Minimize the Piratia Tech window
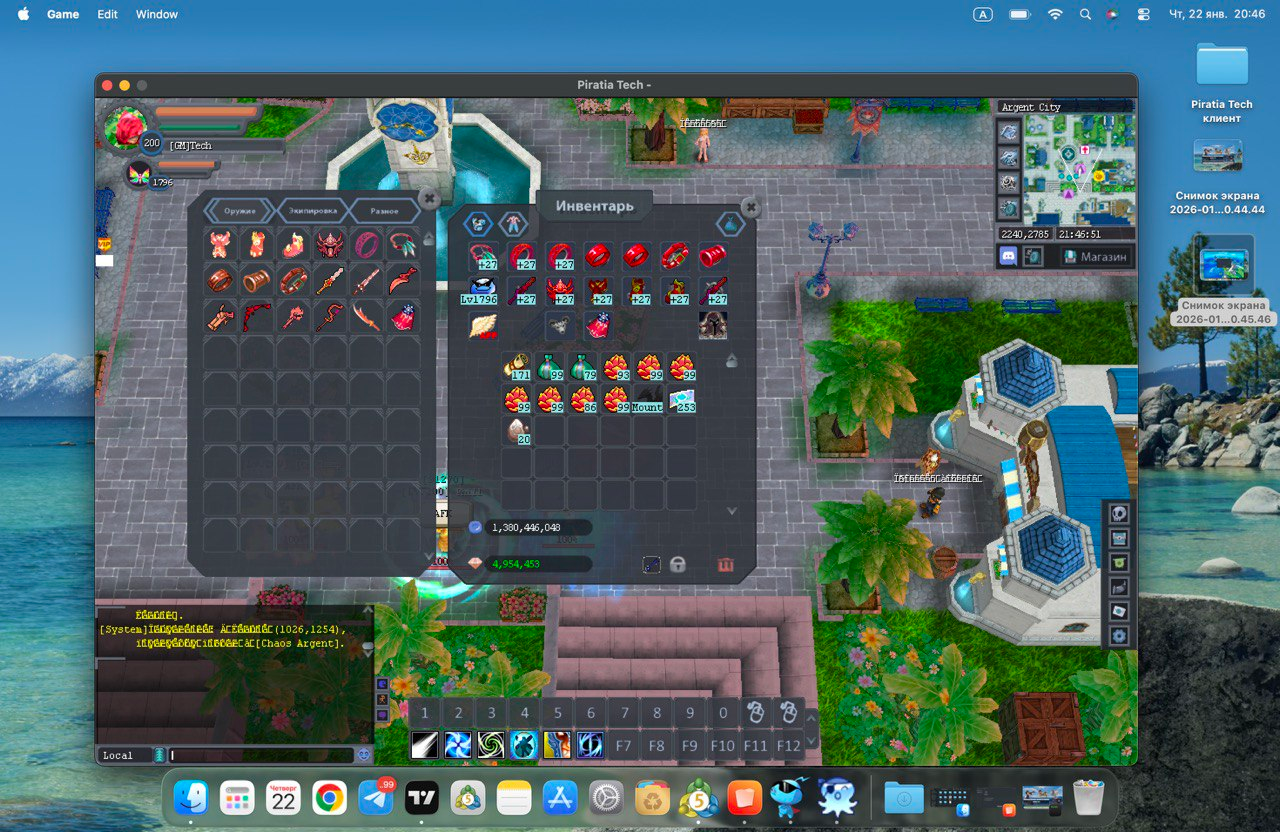The image size is (1280, 832). point(124,85)
